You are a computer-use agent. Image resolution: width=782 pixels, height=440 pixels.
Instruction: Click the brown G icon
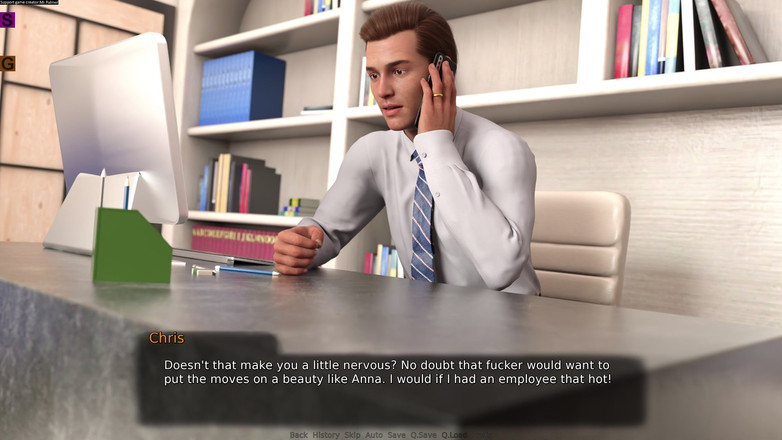(x=8, y=64)
